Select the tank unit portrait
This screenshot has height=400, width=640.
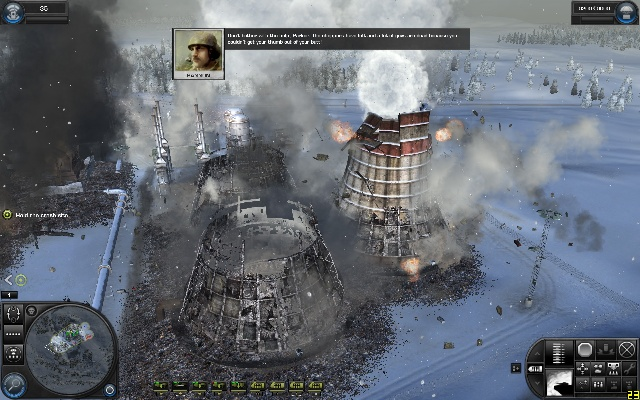pyautogui.click(x=557, y=383)
